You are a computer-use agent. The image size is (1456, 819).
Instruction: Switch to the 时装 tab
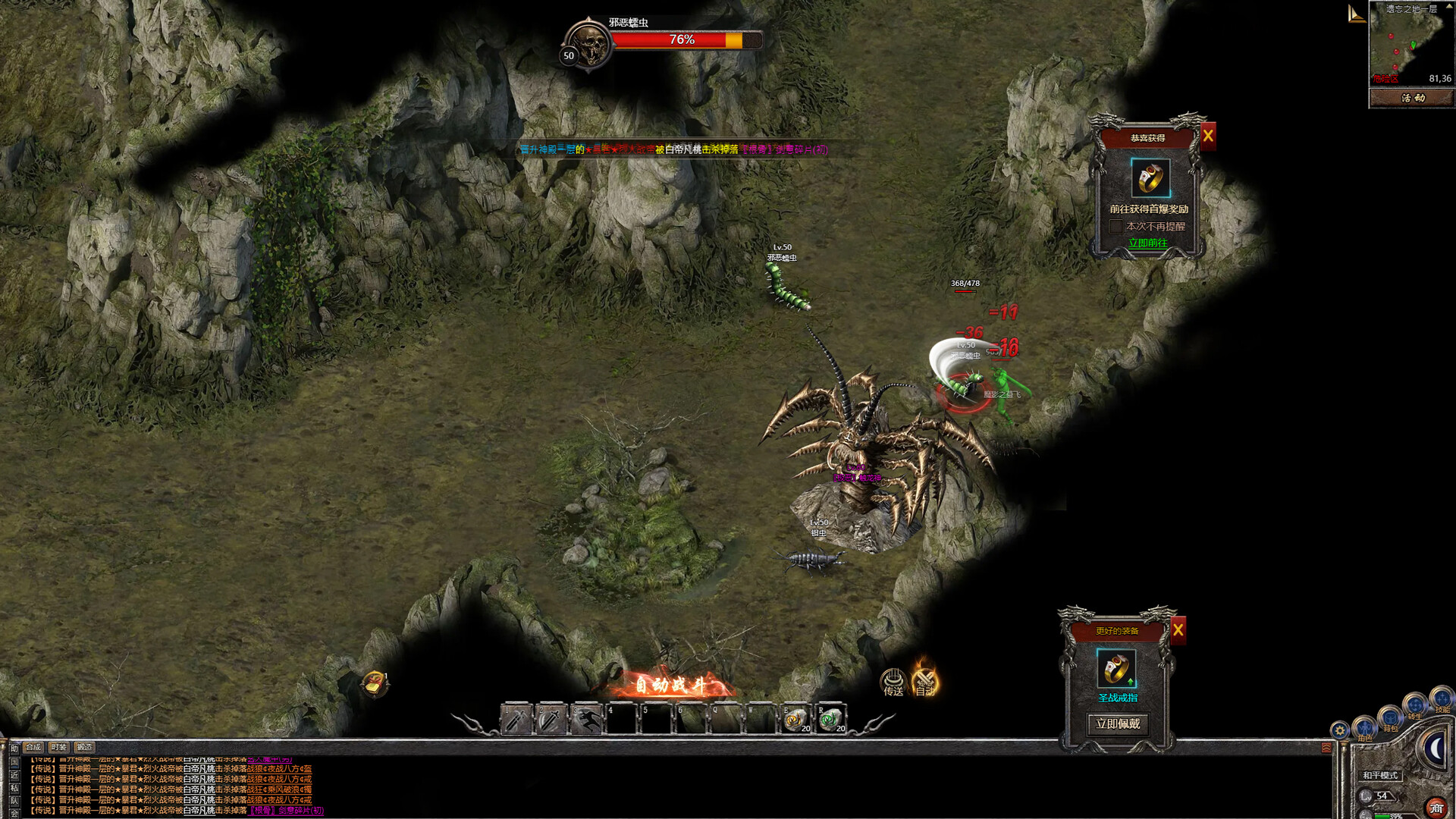(59, 748)
